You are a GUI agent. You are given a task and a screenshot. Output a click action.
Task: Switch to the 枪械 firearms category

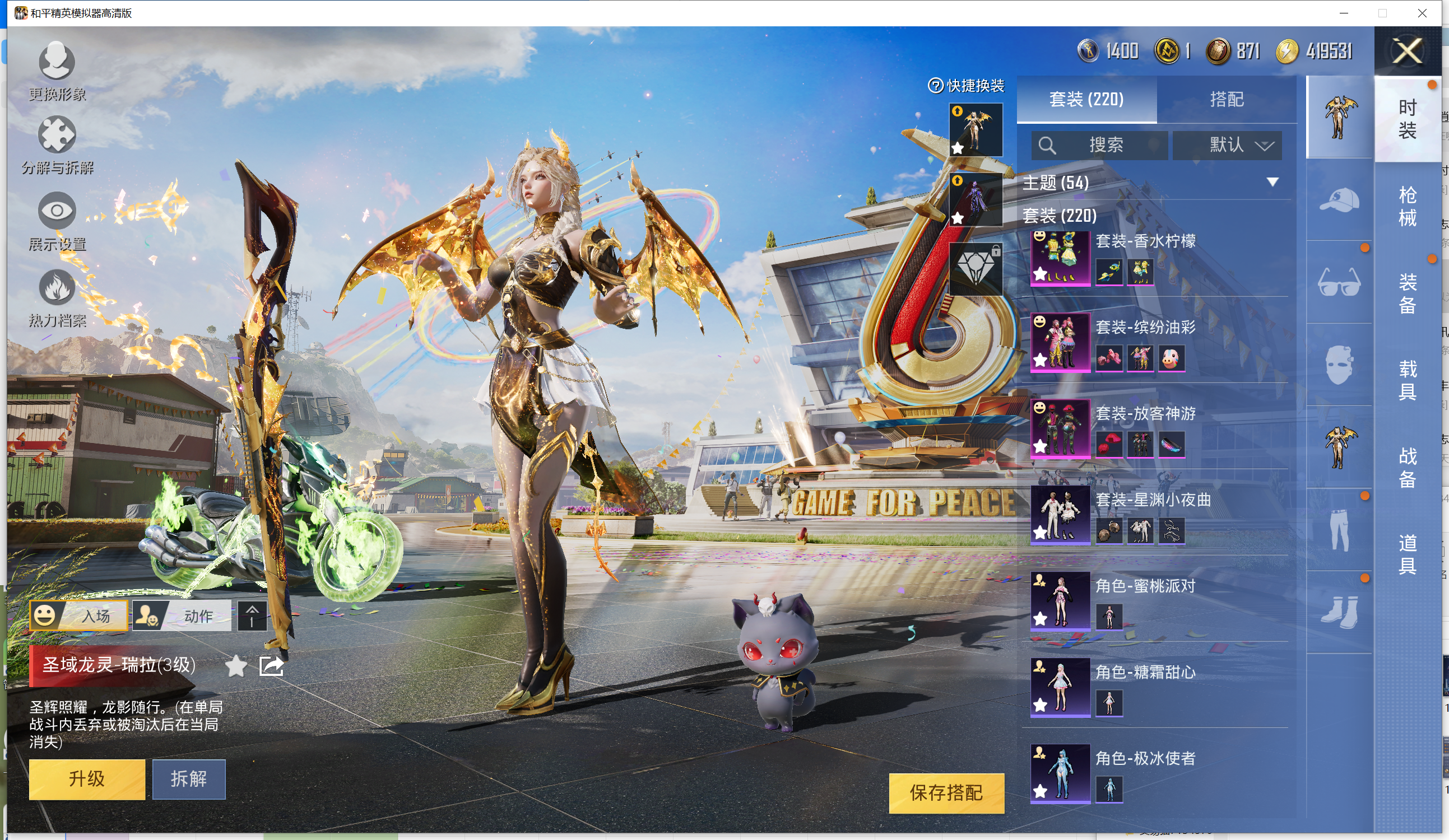pos(1406,206)
